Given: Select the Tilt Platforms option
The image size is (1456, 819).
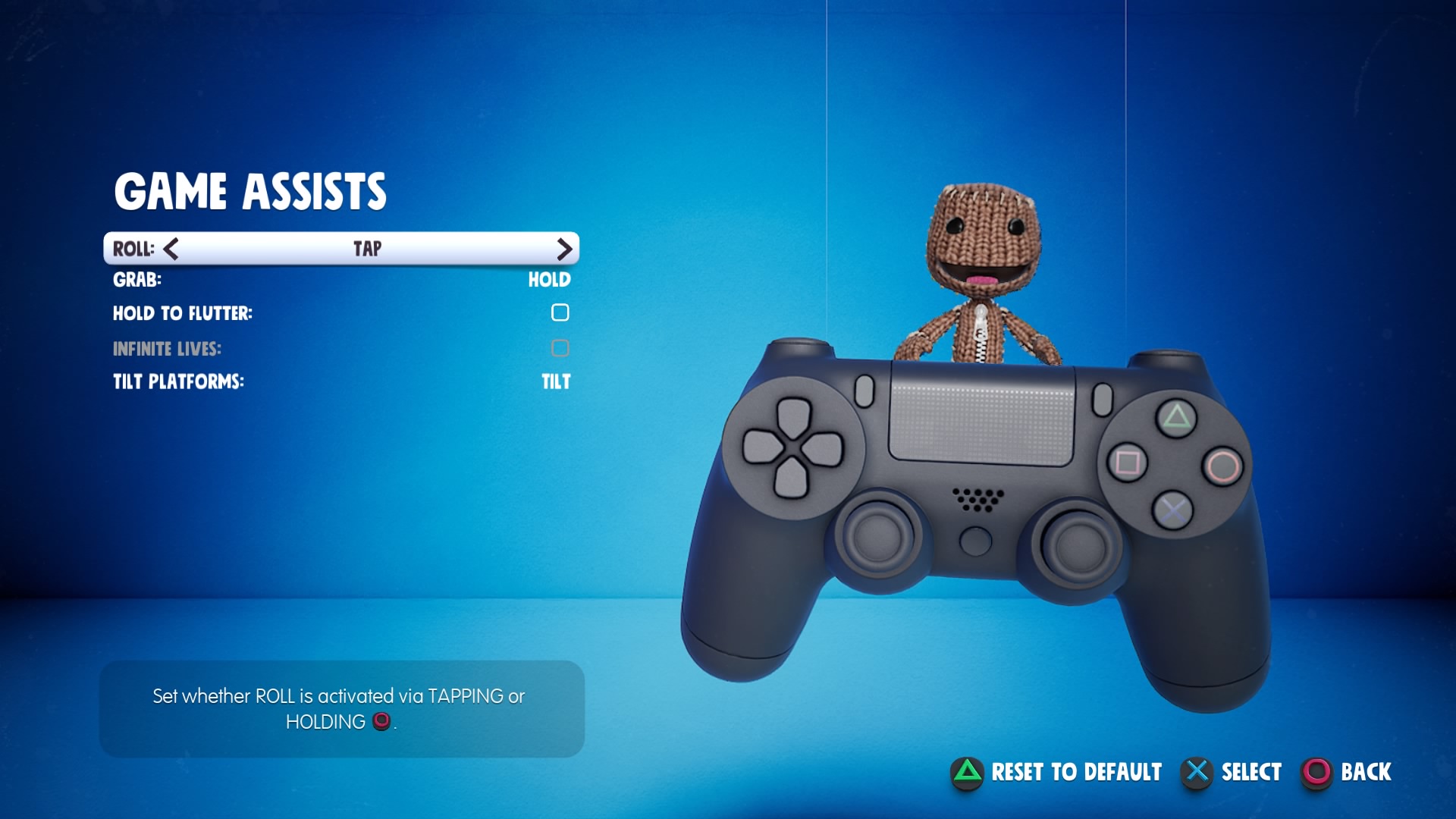Looking at the screenshot, I should pyautogui.click(x=341, y=381).
